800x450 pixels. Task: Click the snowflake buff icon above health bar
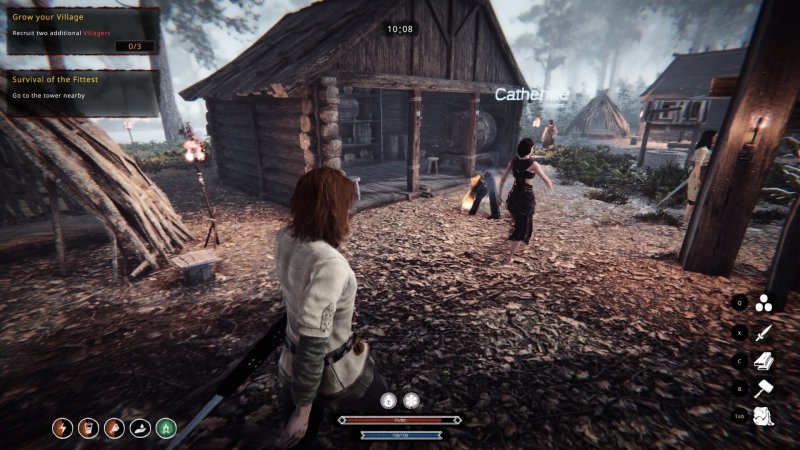coord(411,400)
